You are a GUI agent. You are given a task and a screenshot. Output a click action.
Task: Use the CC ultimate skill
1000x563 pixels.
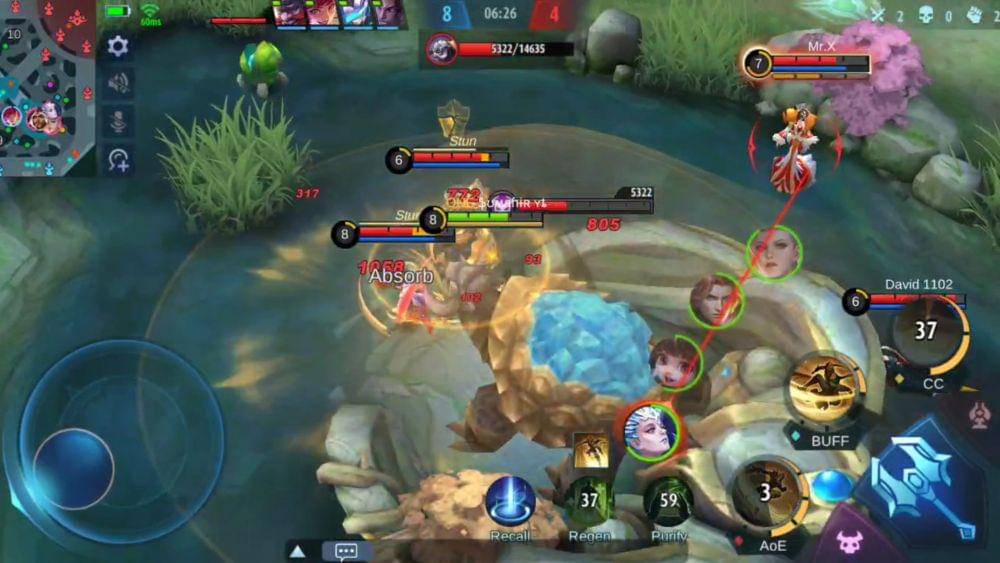(x=929, y=333)
